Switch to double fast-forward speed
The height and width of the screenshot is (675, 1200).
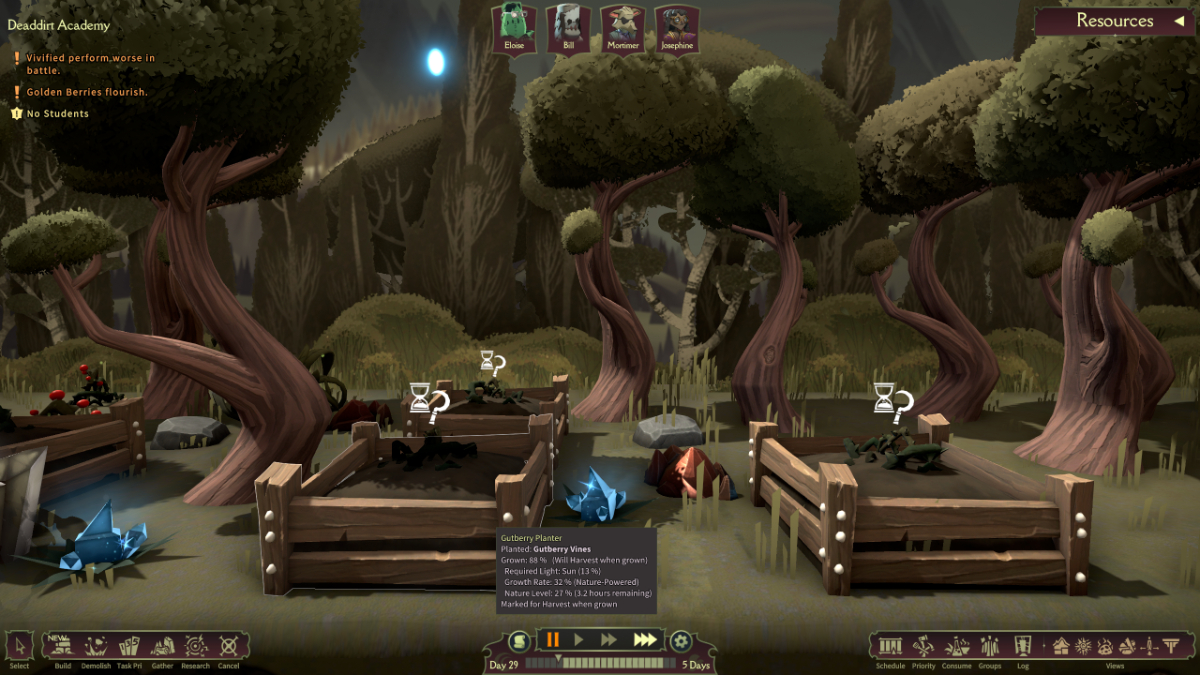[x=608, y=640]
